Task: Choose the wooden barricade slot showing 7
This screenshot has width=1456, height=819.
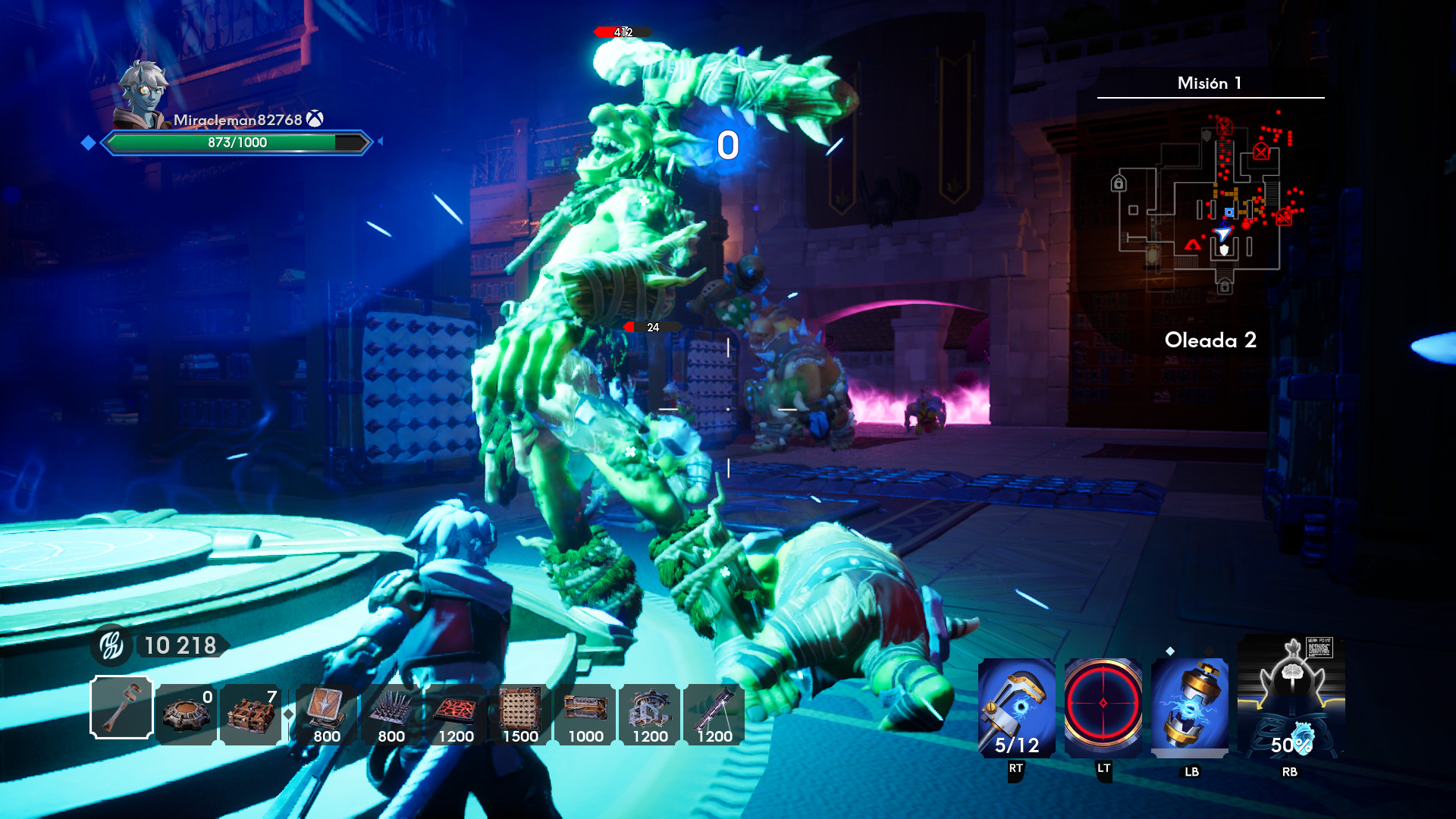Action: (x=251, y=714)
